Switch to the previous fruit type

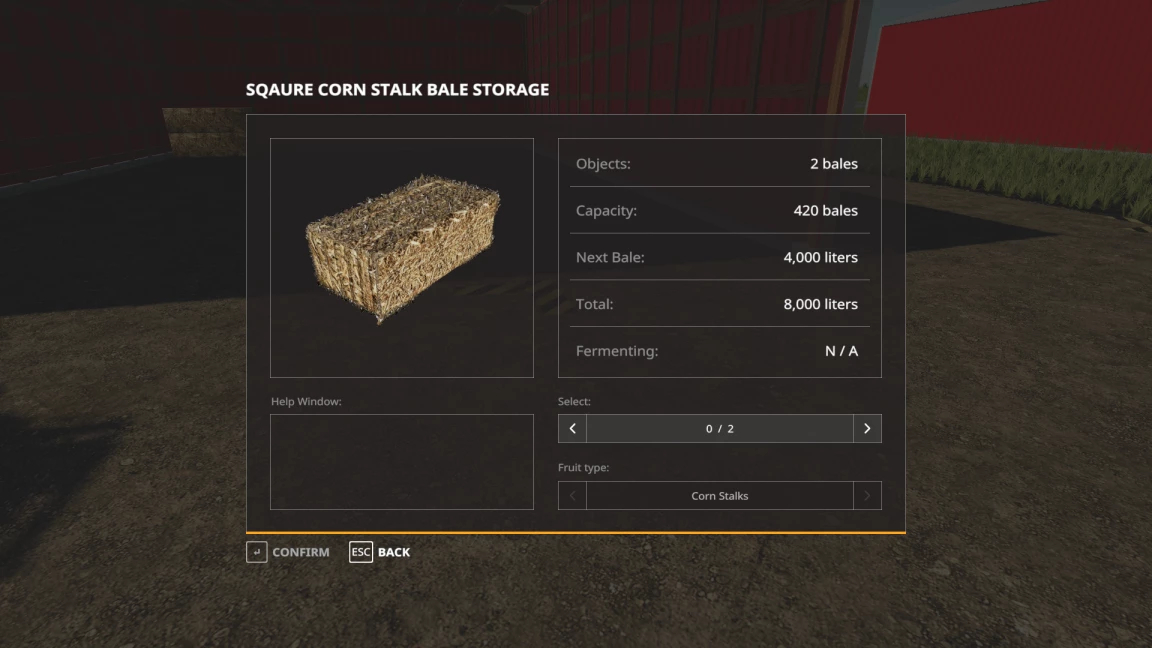[572, 496]
